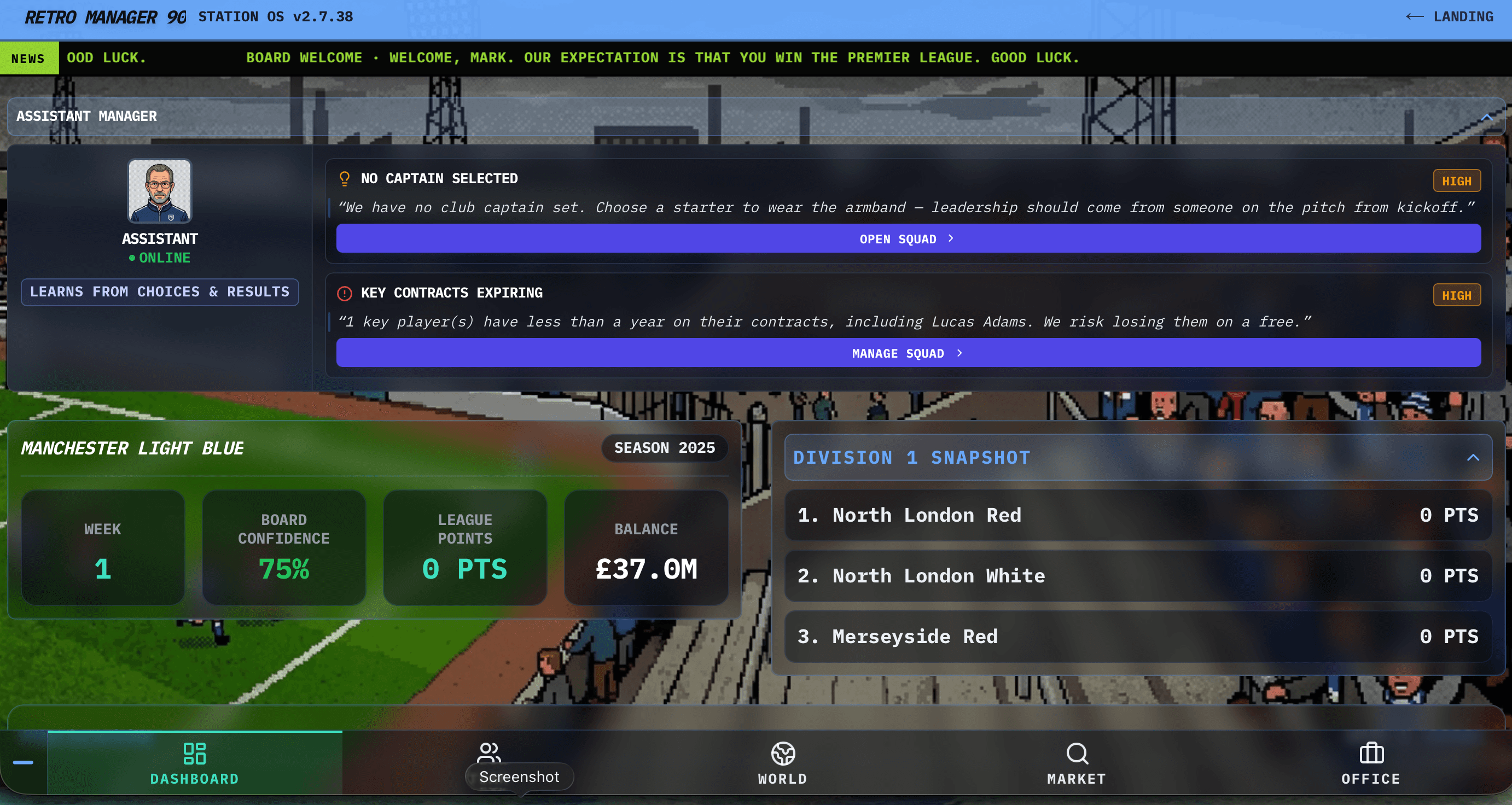The width and height of the screenshot is (1512, 805).
Task: Toggle the HIGH priority badge on captain advice
Action: coord(1457,180)
